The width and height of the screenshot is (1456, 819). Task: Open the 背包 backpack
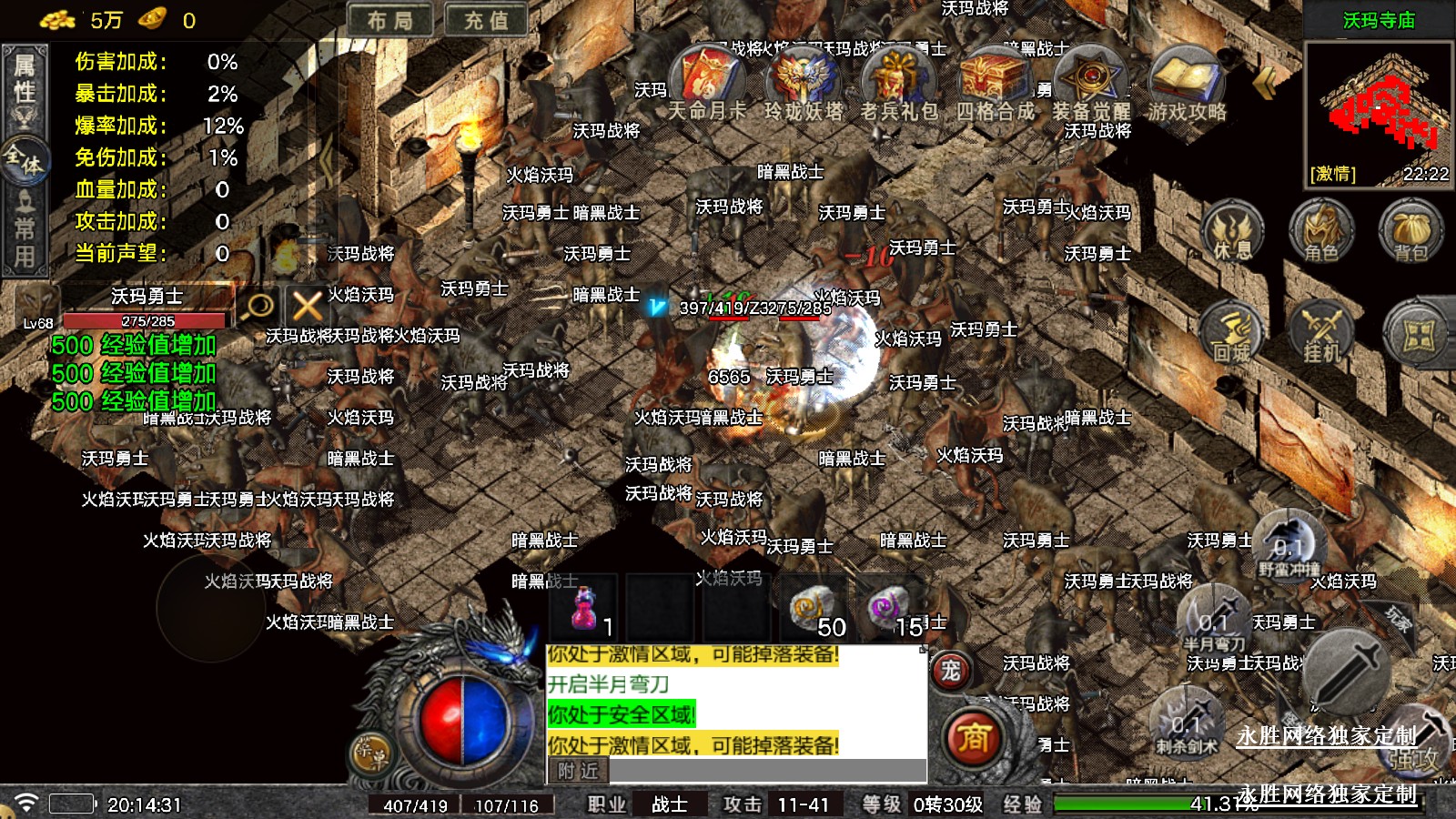pyautogui.click(x=1410, y=232)
